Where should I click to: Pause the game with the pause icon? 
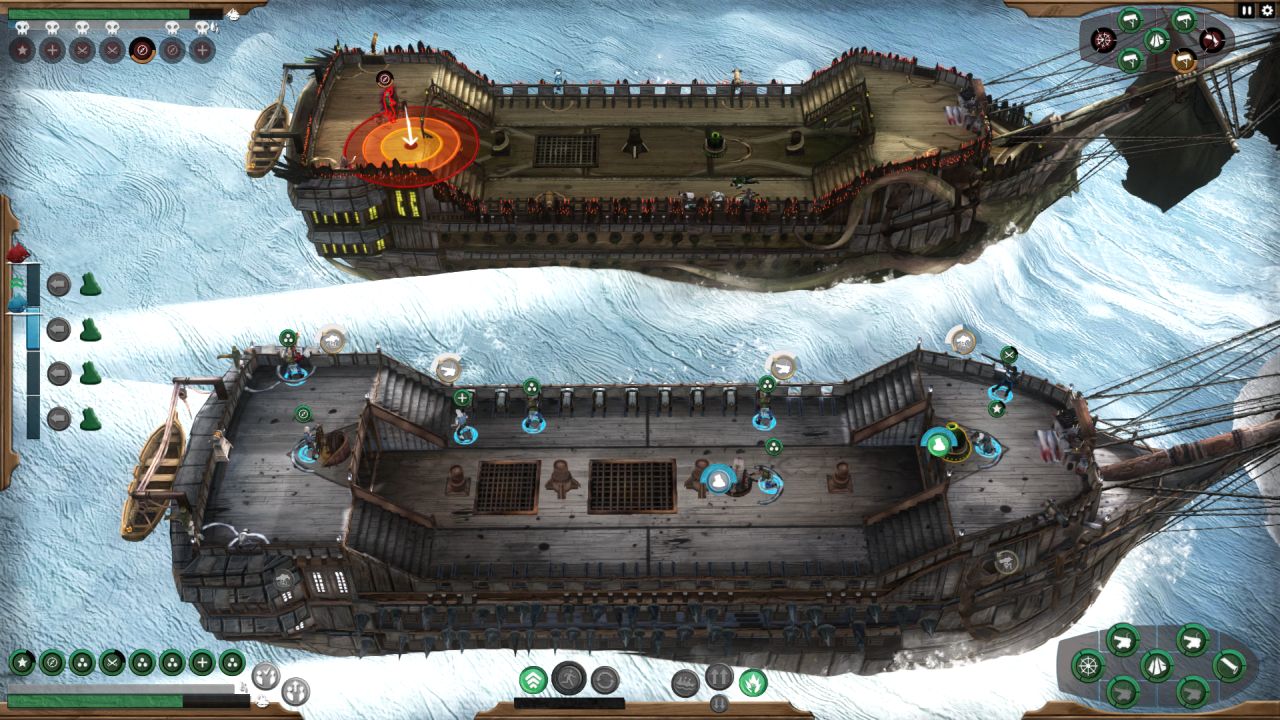click(x=1246, y=10)
